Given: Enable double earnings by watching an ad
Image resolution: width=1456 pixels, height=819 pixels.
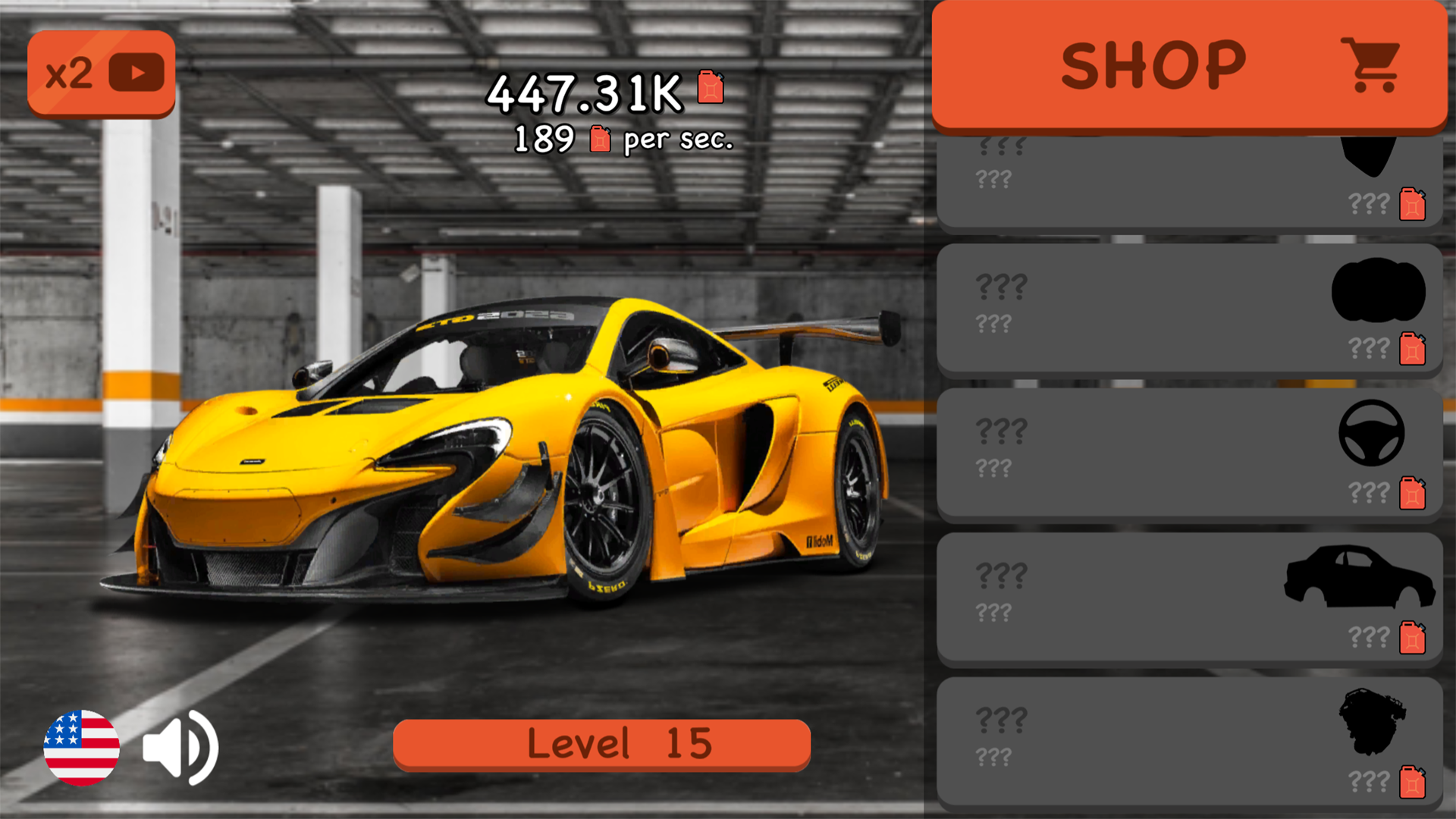Looking at the screenshot, I should 101,71.
